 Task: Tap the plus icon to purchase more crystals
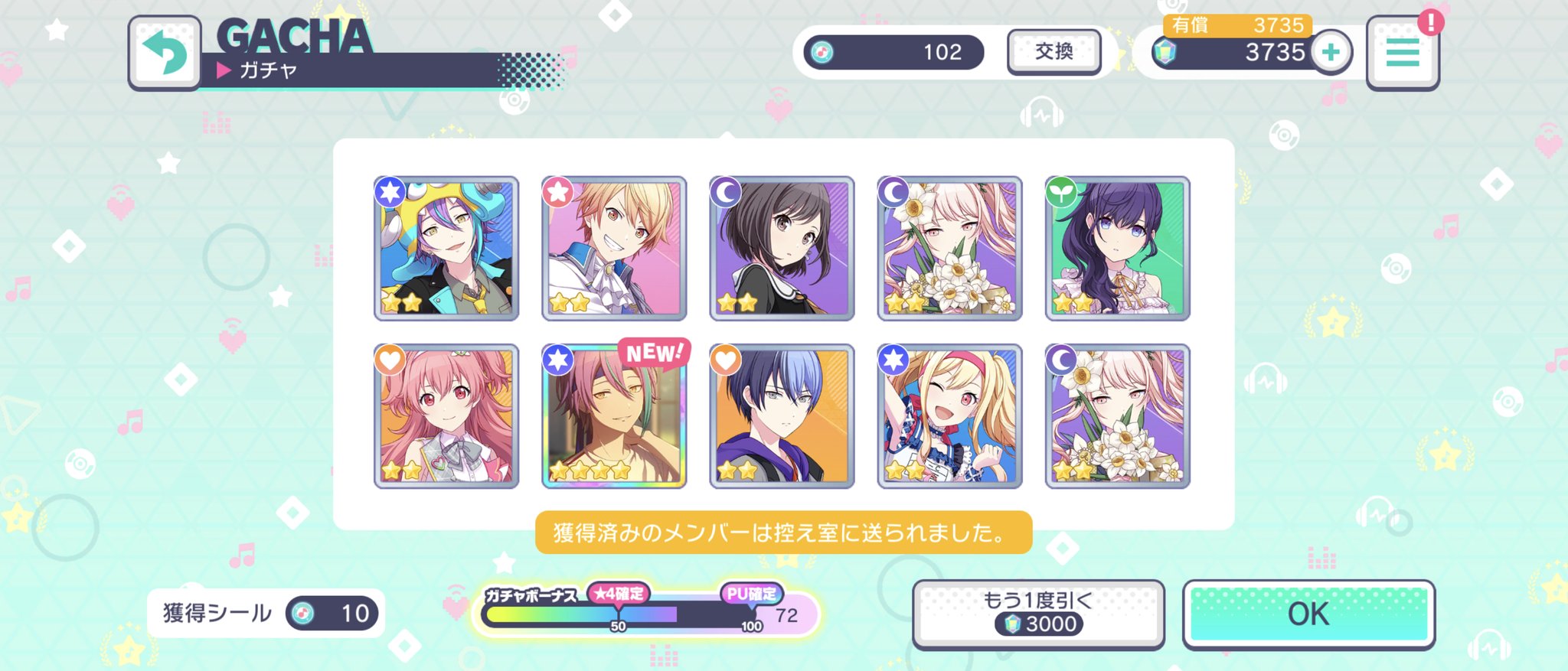1332,53
